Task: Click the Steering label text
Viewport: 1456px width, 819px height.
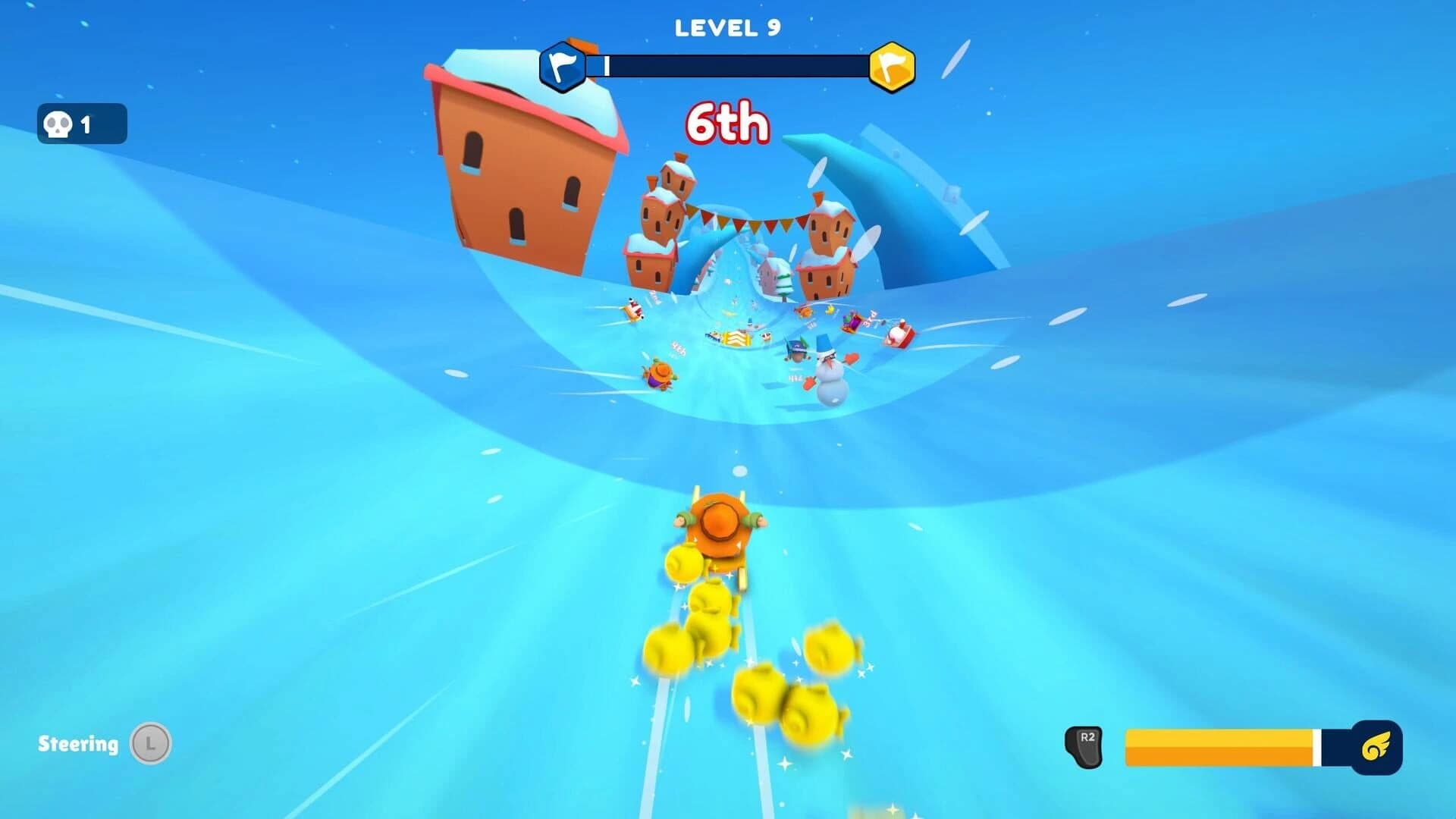Action: pos(78,744)
